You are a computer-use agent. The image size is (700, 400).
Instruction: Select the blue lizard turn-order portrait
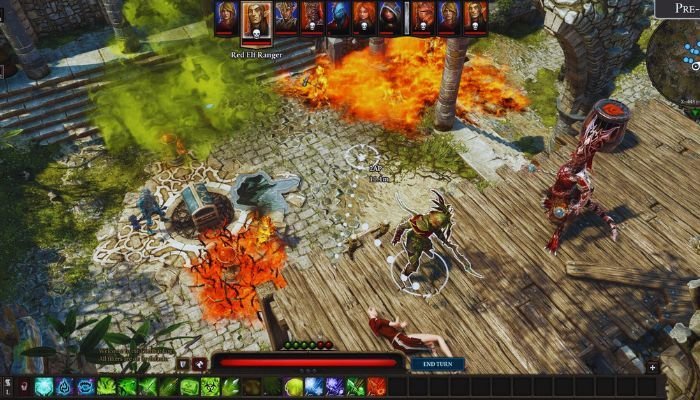pos(338,17)
